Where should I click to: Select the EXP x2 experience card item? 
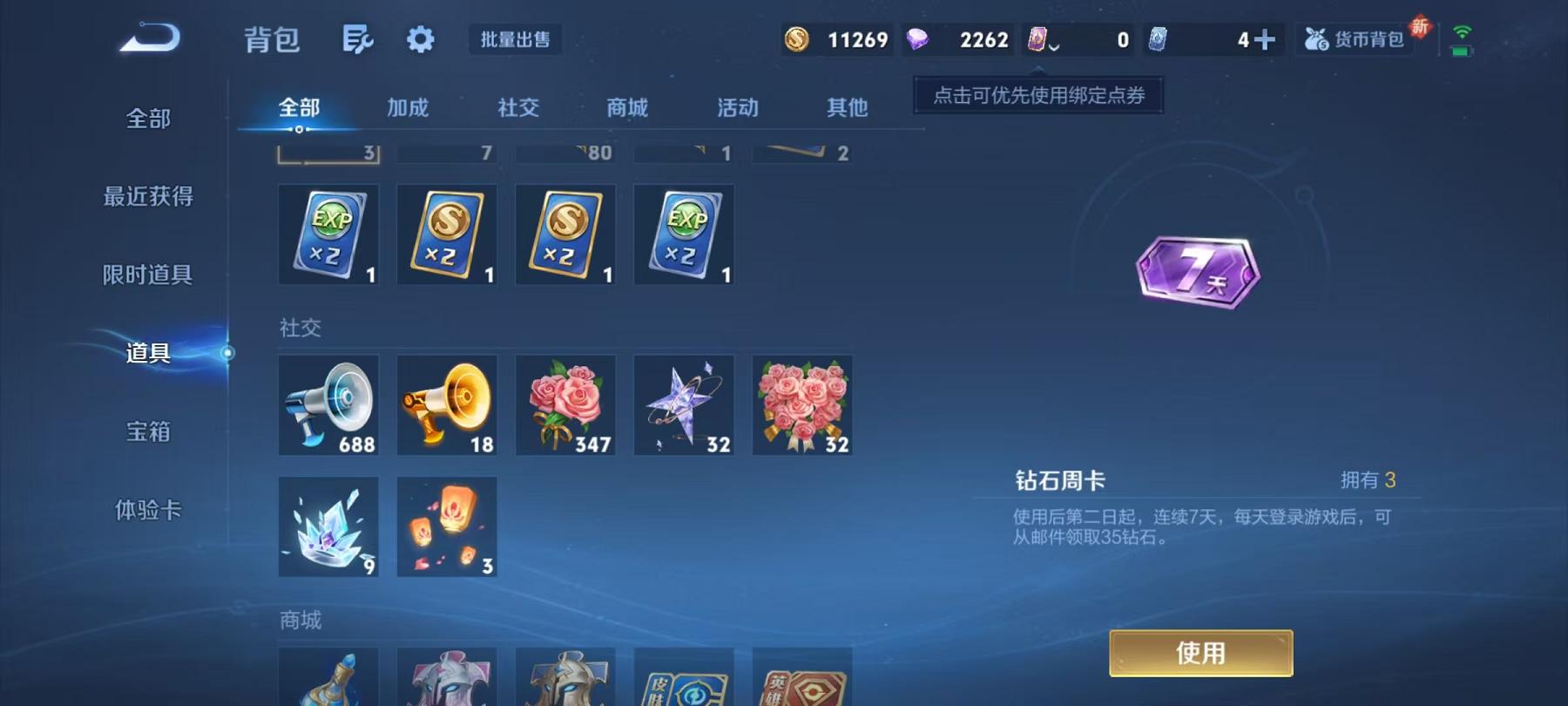click(328, 234)
